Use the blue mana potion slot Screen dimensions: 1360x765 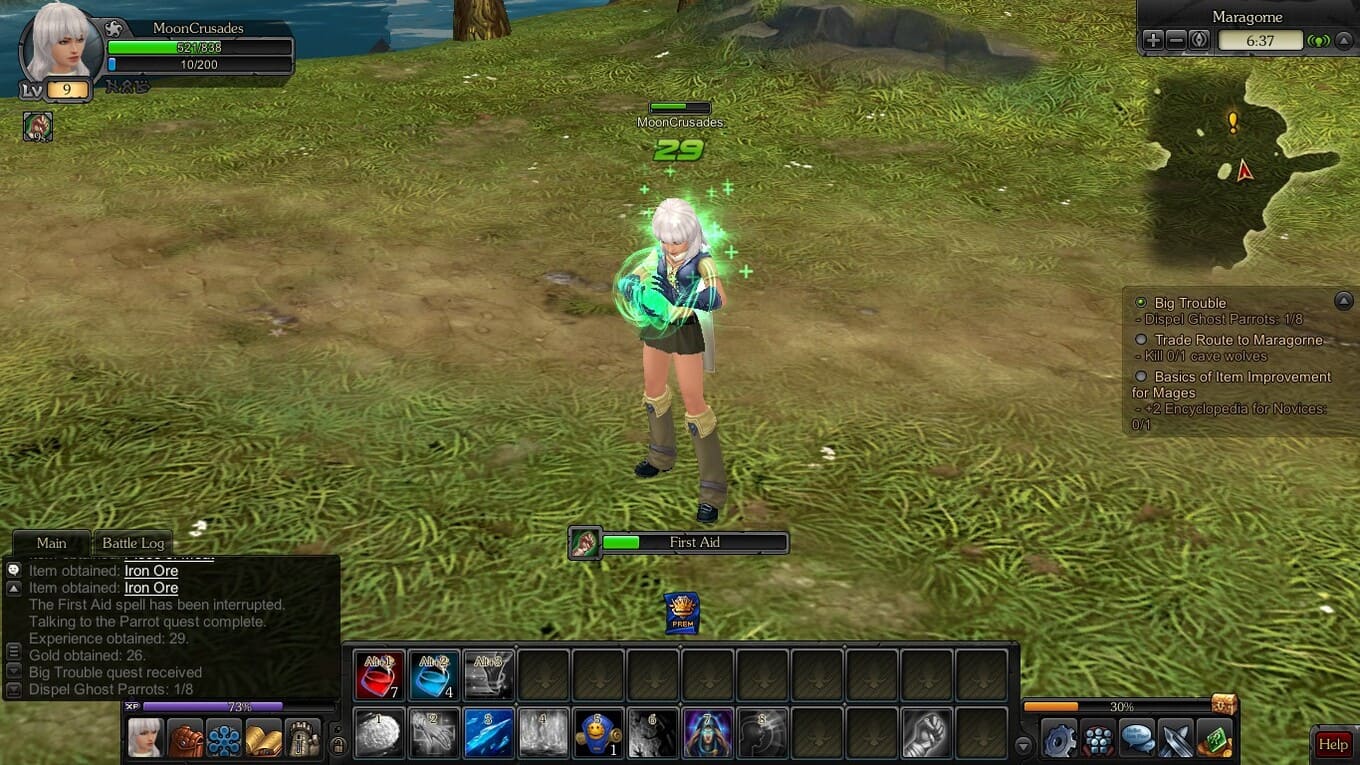pyautogui.click(x=434, y=675)
